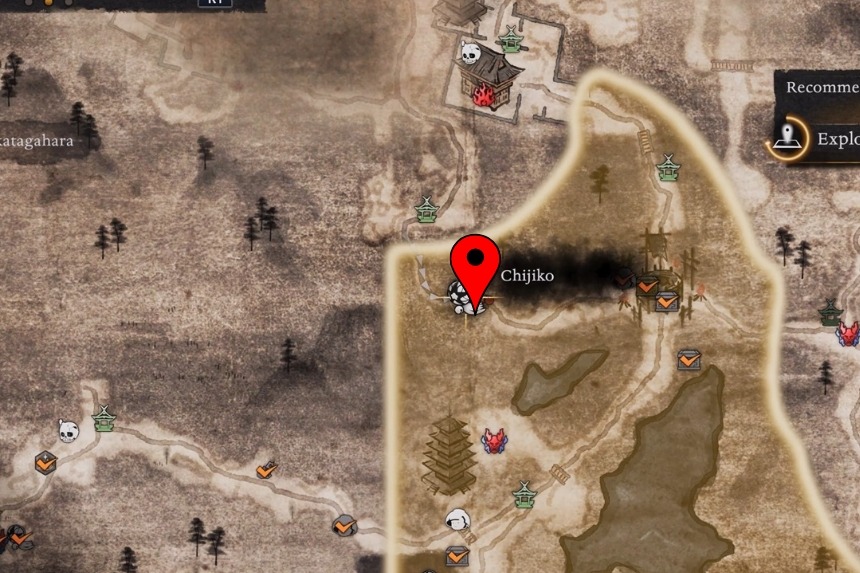Select the red flame marker below the skull
The width and height of the screenshot is (860, 573).
[x=485, y=95]
